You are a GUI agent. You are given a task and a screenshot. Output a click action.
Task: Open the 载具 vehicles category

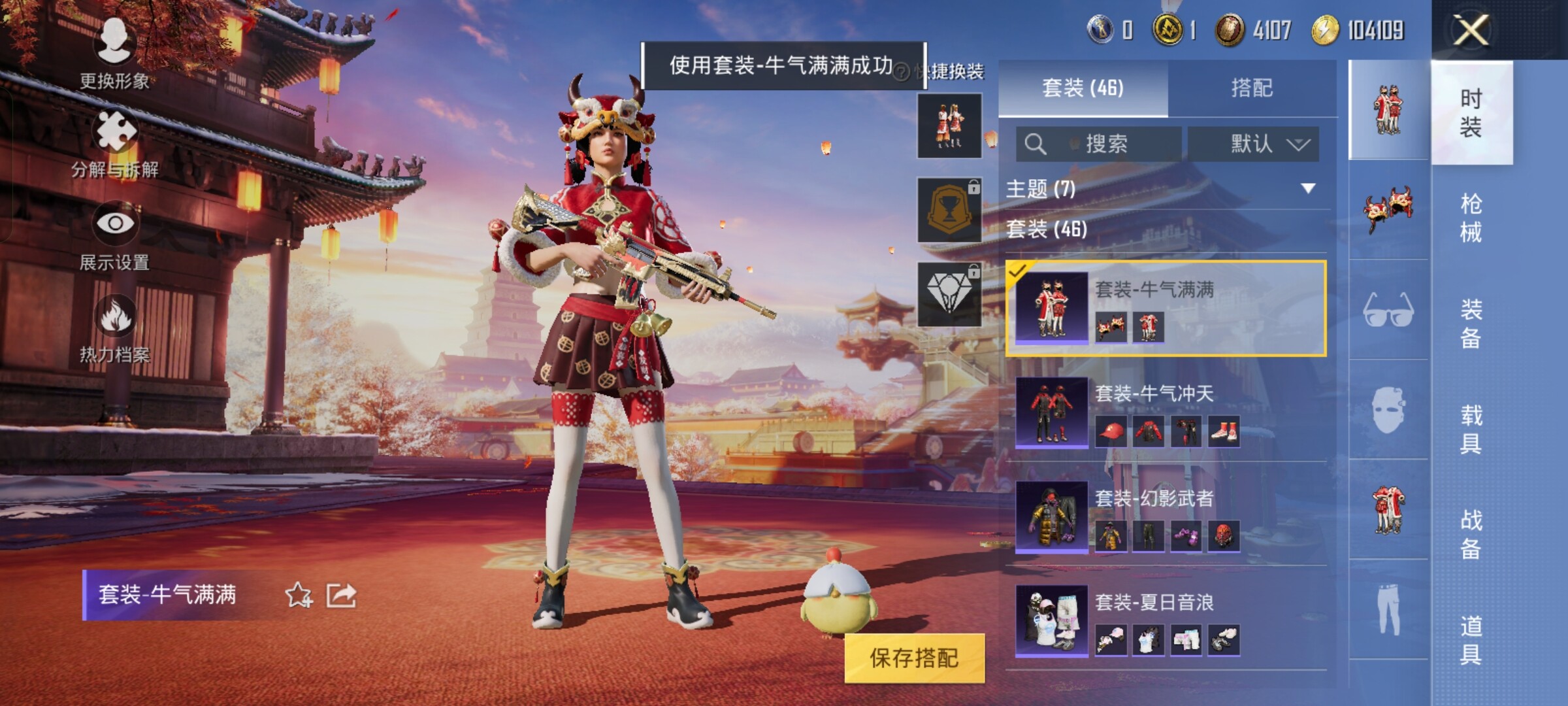[1471, 429]
